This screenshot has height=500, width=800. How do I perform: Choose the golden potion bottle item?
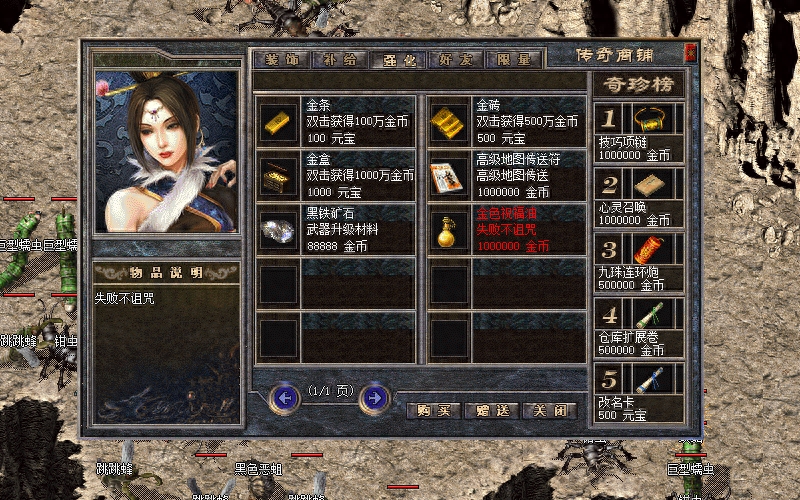[x=449, y=229]
